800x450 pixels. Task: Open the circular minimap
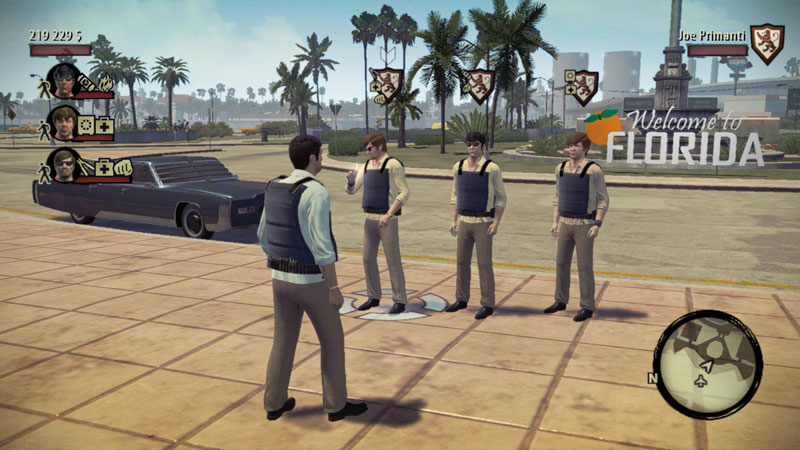(706, 363)
